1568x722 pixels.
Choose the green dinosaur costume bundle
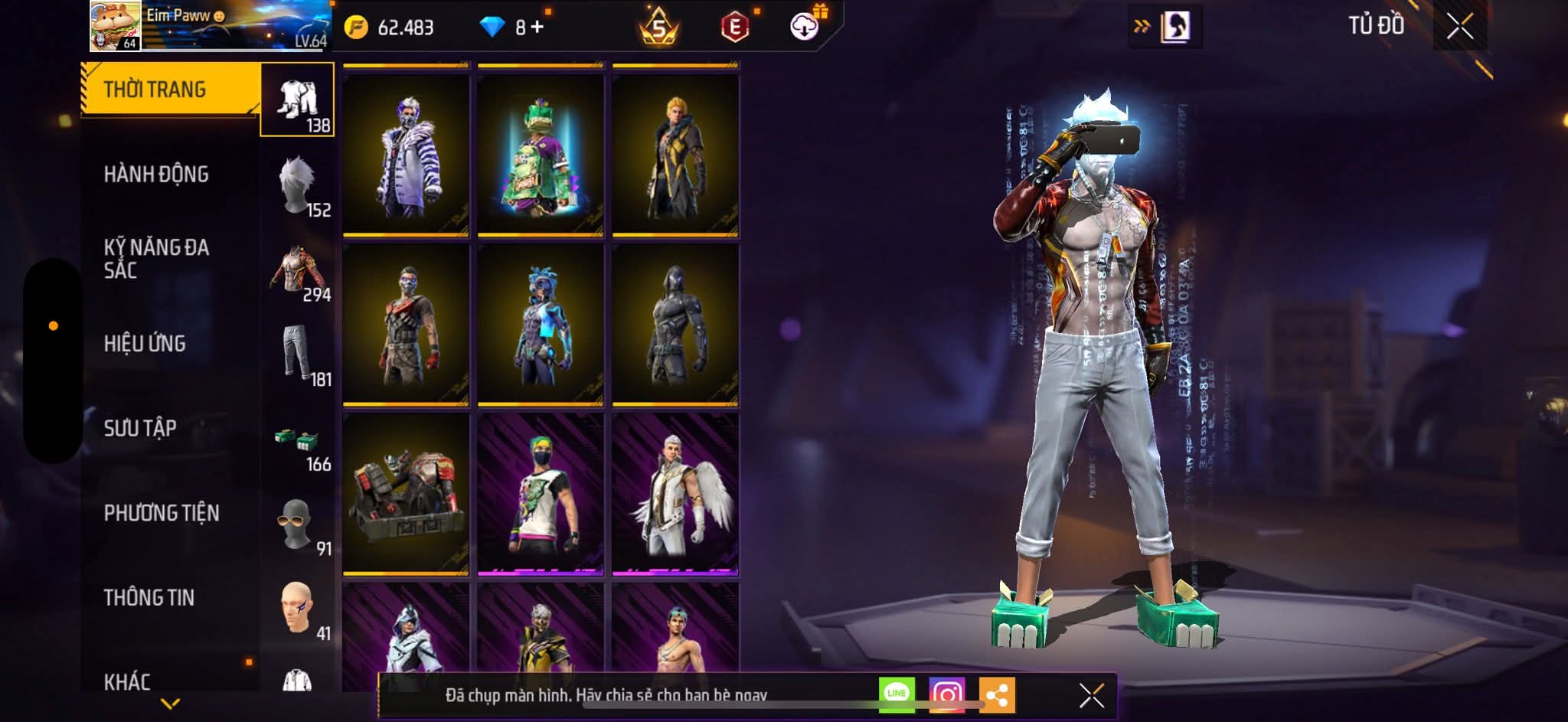coord(541,154)
